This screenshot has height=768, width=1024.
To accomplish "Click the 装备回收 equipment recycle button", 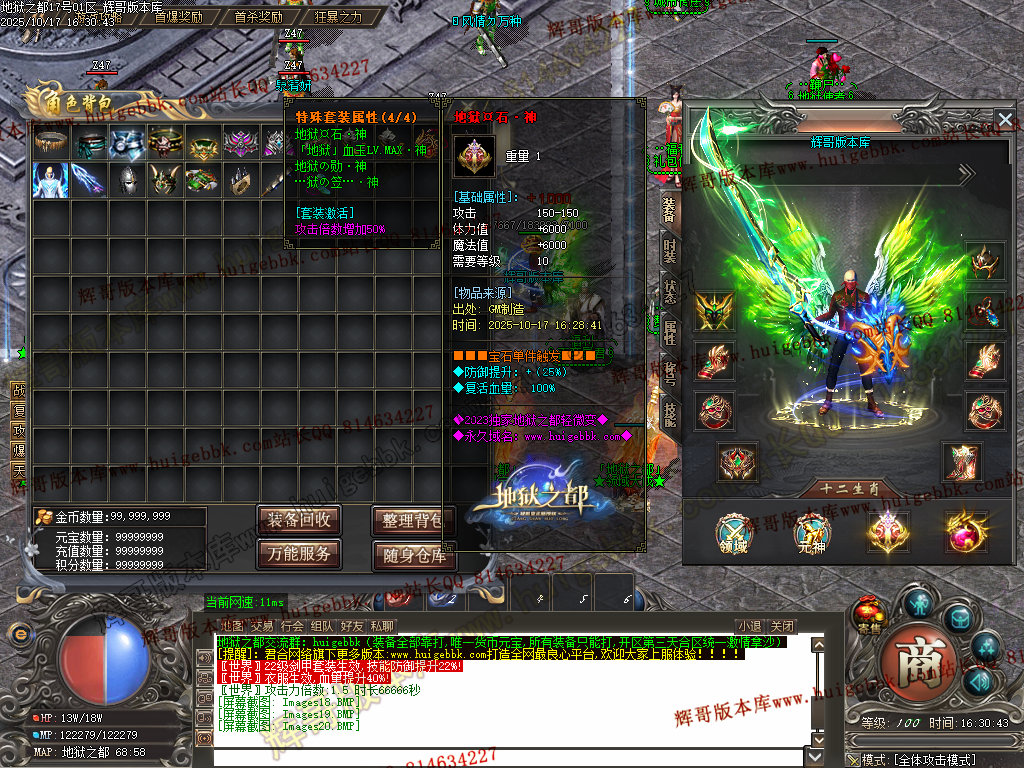I will (x=299, y=520).
